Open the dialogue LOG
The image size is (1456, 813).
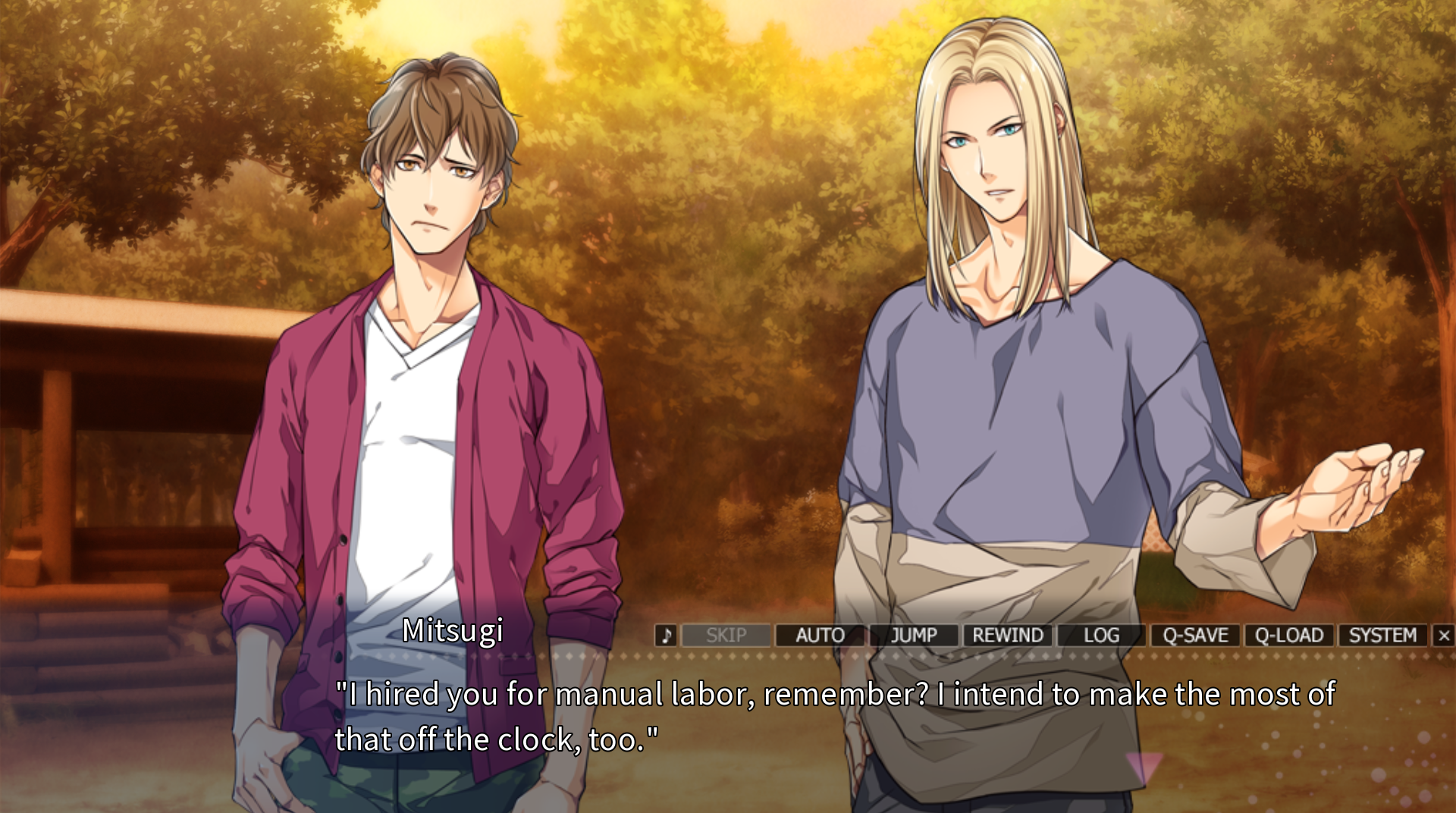click(x=1101, y=636)
